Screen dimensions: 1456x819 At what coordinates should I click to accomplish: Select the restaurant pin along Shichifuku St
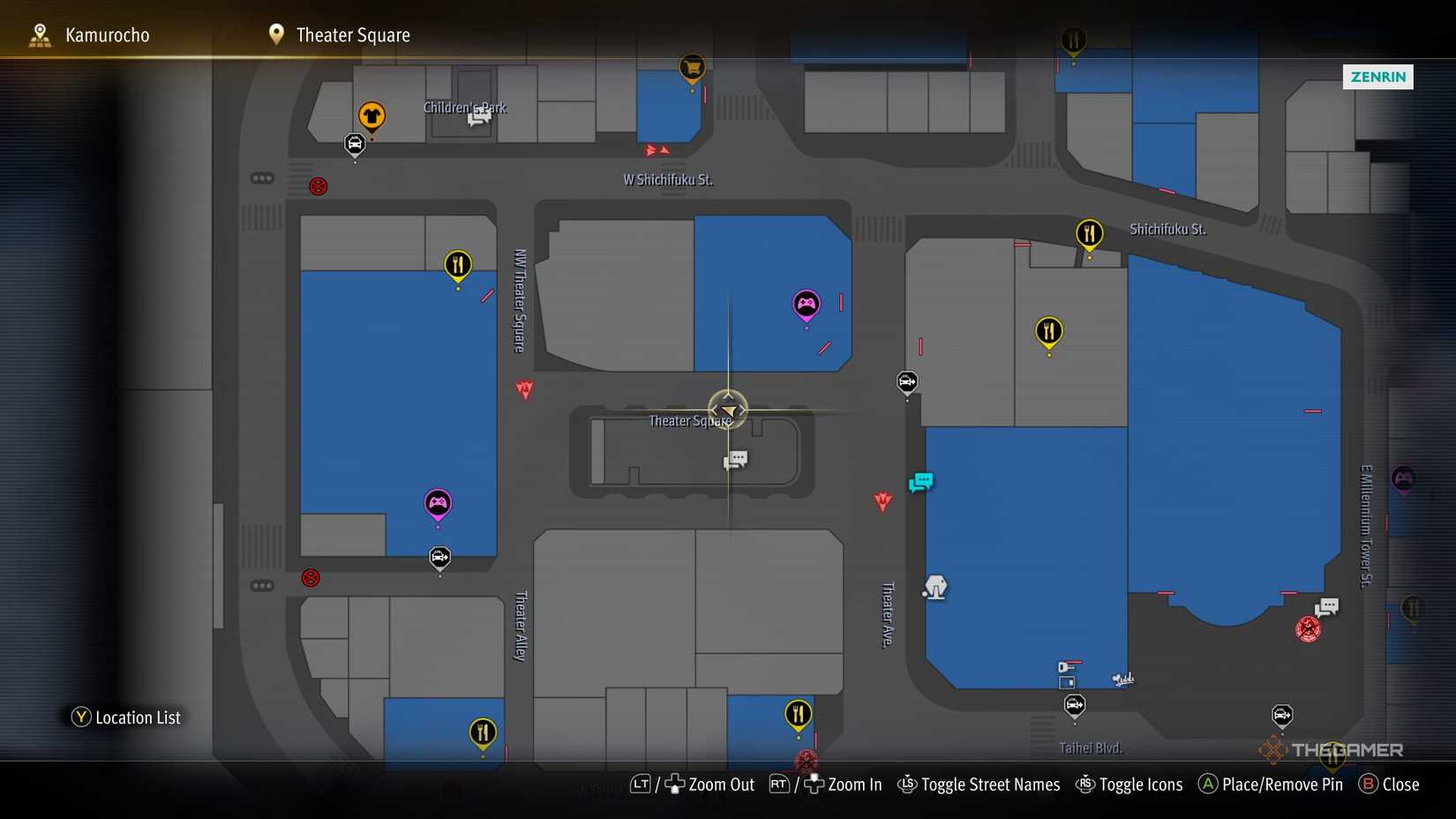pyautogui.click(x=1089, y=232)
